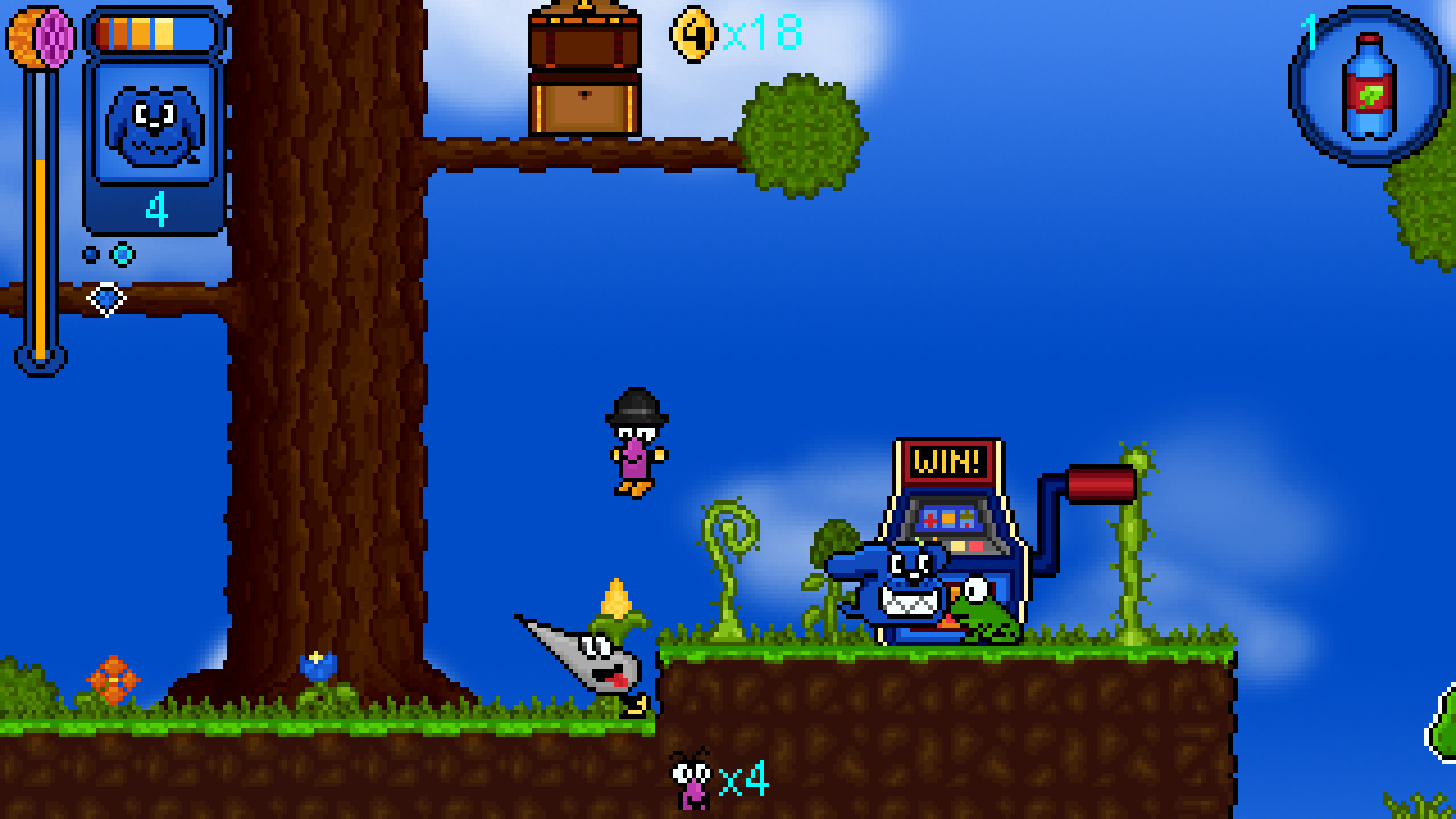The width and height of the screenshot is (1456, 819).
Task: Select the WIN! sign on the arcade machine
Action: [947, 460]
